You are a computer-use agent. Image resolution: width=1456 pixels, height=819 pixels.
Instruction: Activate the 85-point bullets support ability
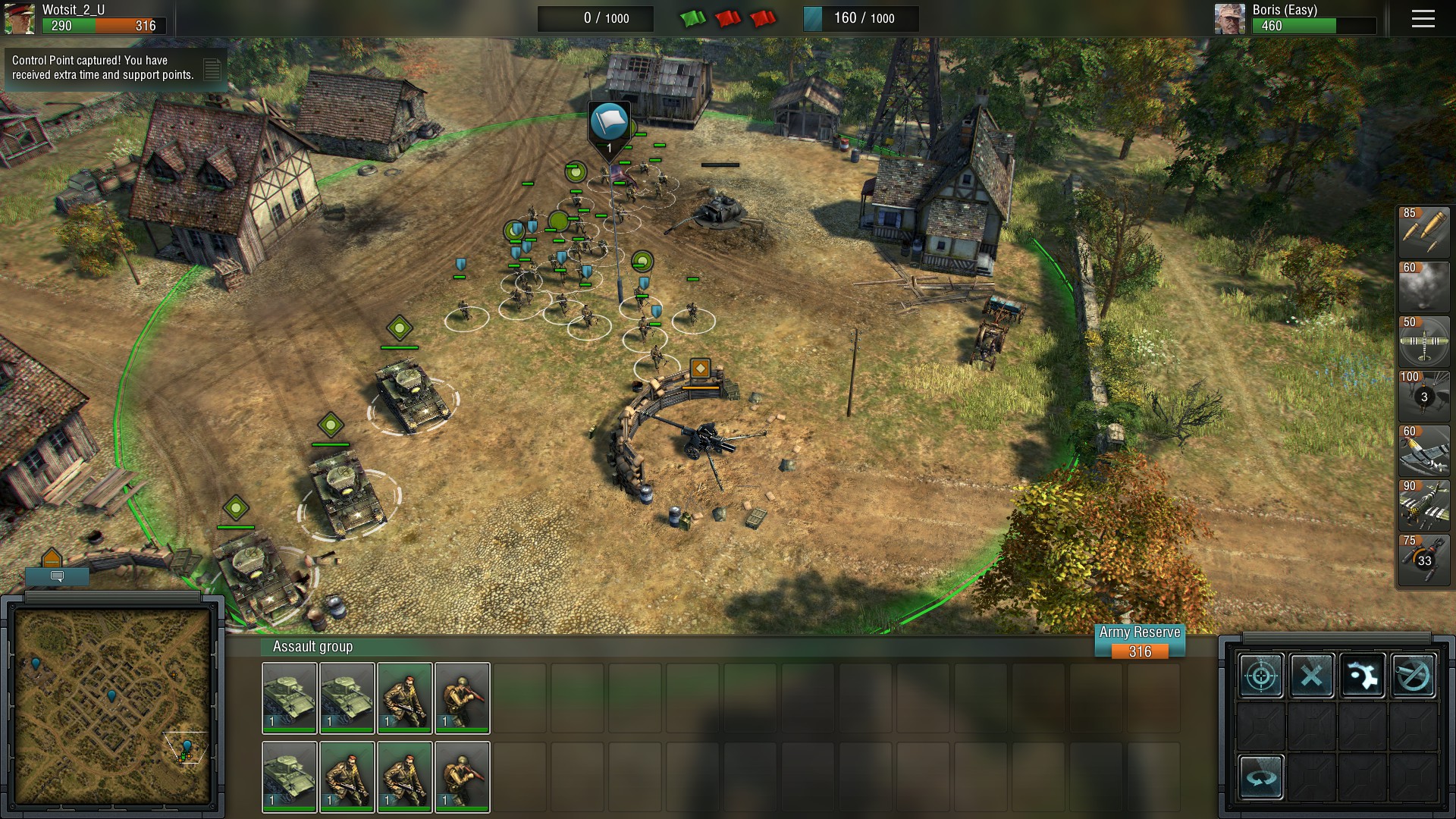(1423, 231)
